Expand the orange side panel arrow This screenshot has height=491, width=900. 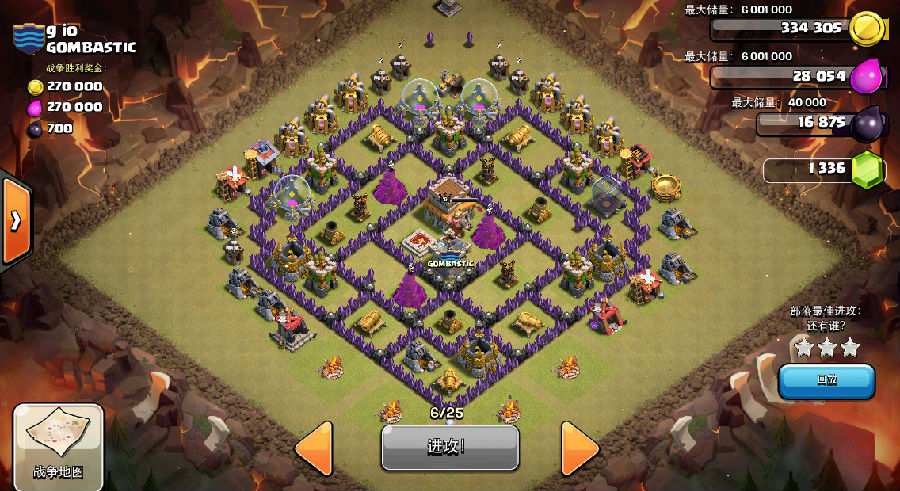point(15,221)
